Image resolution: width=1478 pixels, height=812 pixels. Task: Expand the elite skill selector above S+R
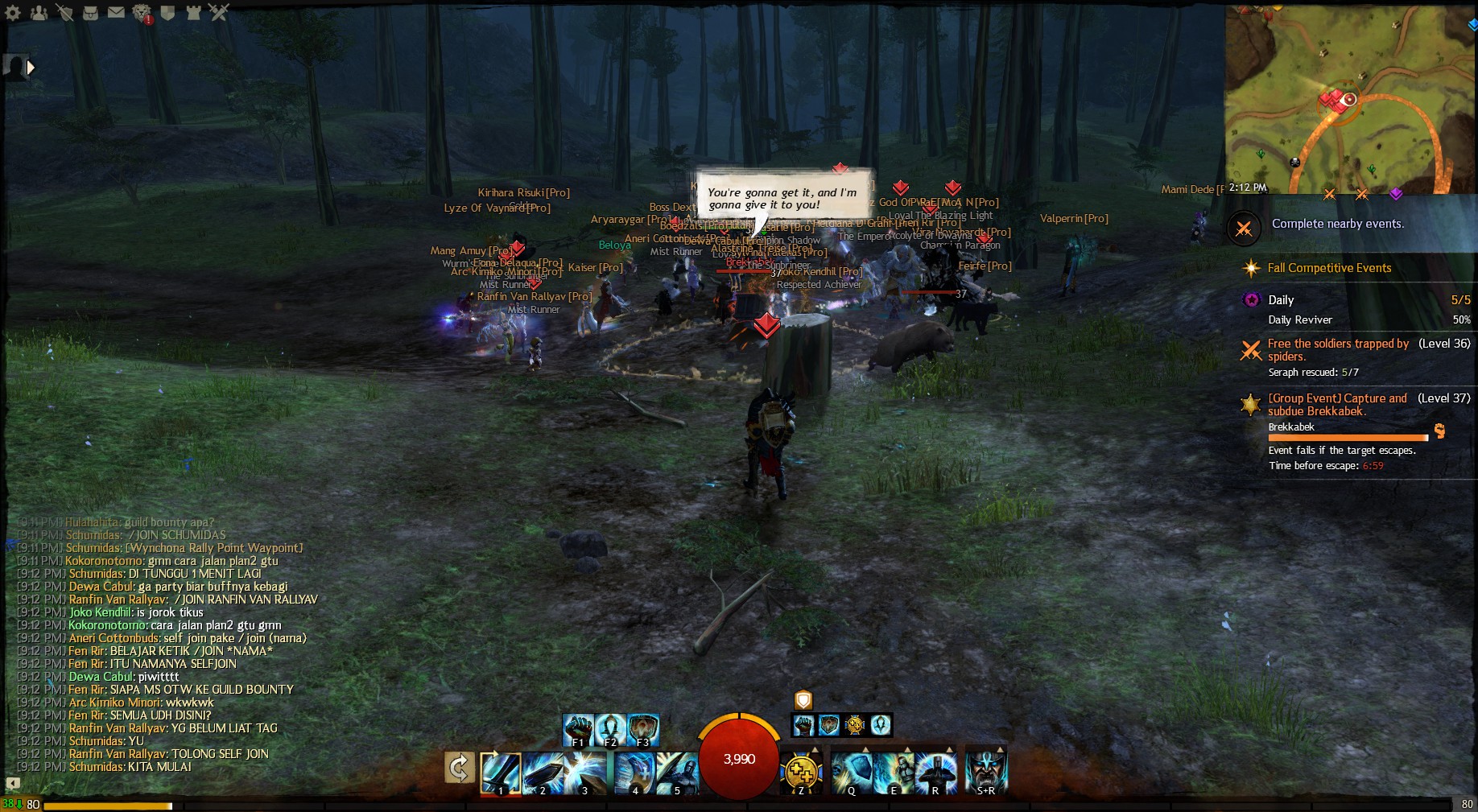[1001, 750]
